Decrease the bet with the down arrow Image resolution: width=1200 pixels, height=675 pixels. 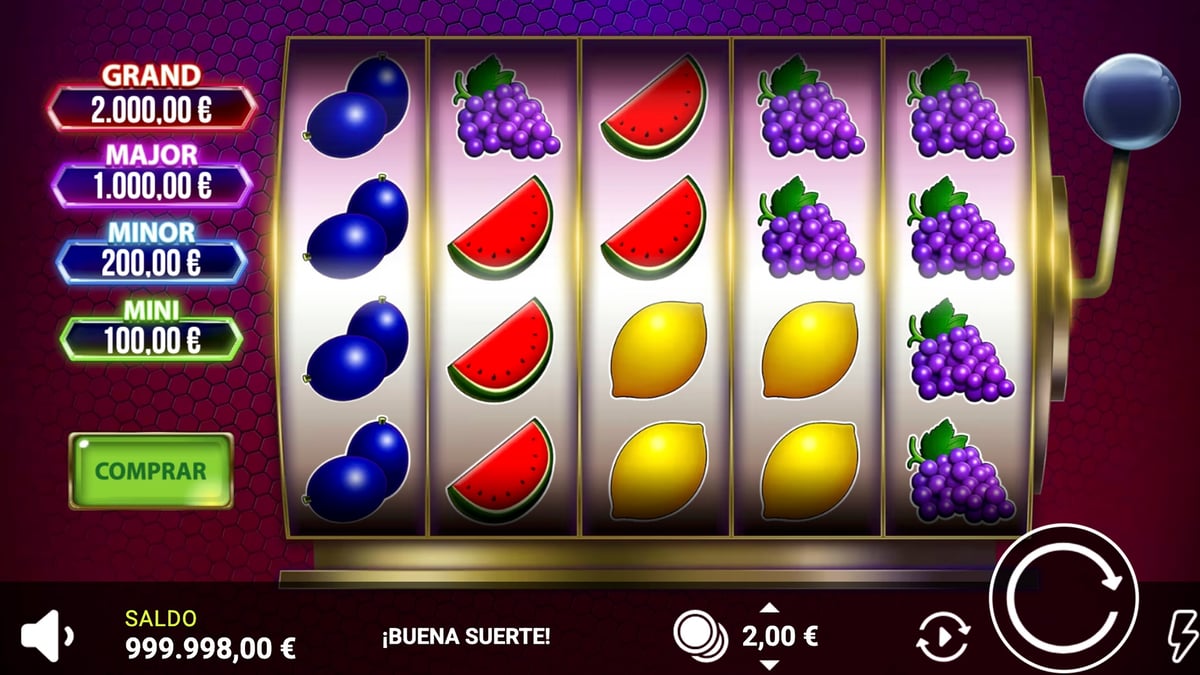(768, 664)
